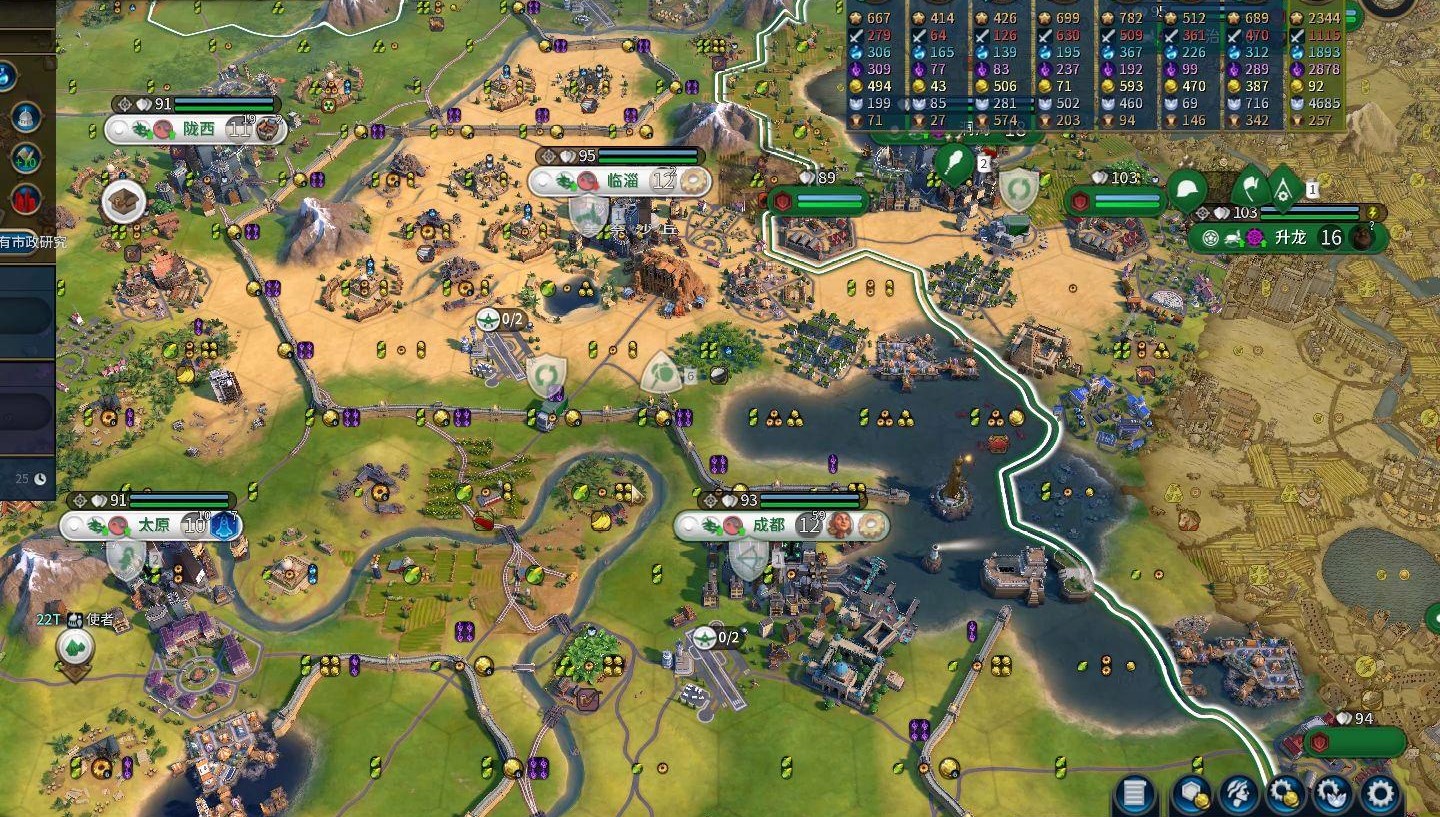The height and width of the screenshot is (817, 1440).
Task: Select the 使者 envoy unit marker
Action: coord(75,648)
